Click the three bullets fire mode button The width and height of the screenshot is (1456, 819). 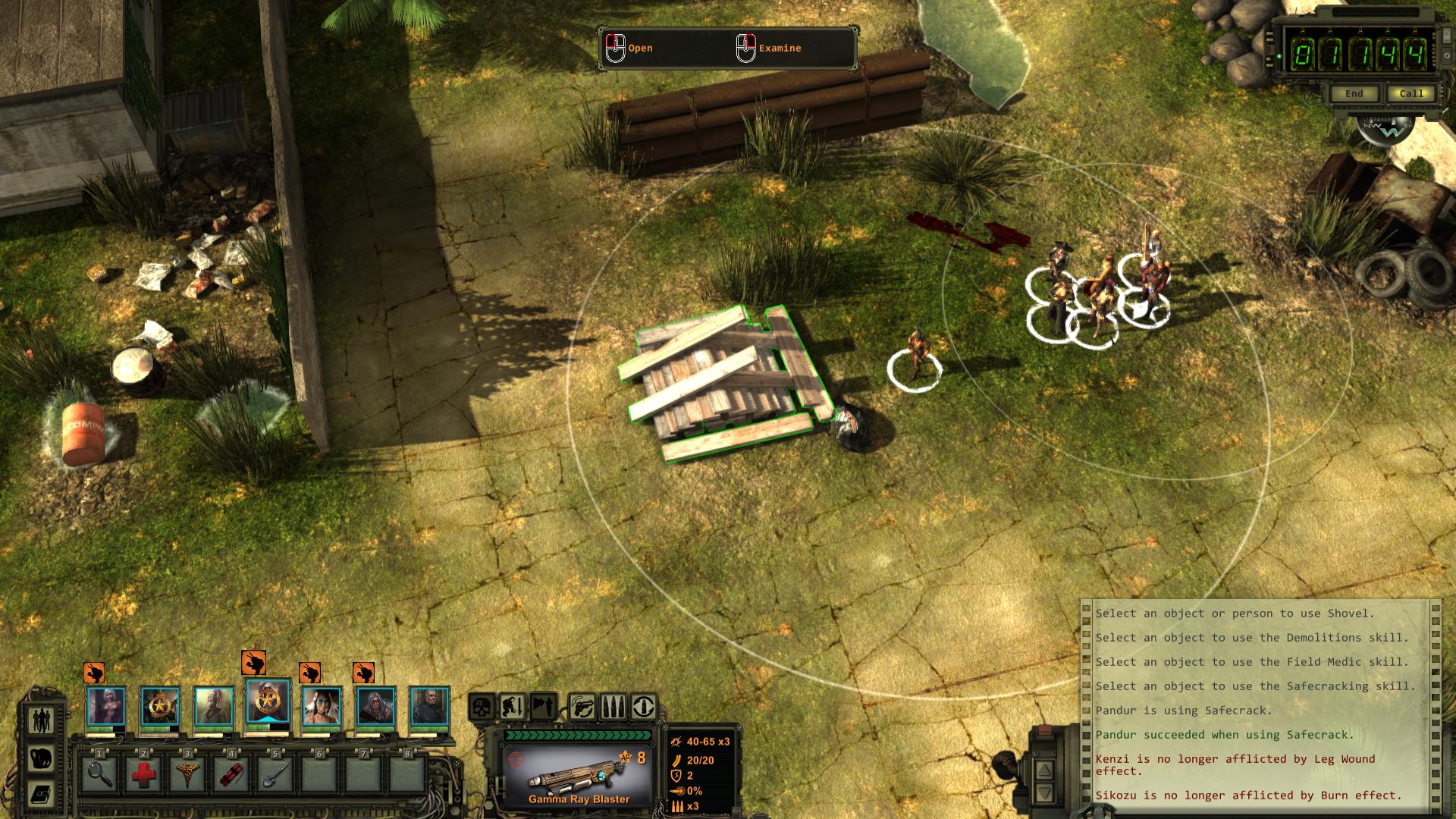coord(613,707)
